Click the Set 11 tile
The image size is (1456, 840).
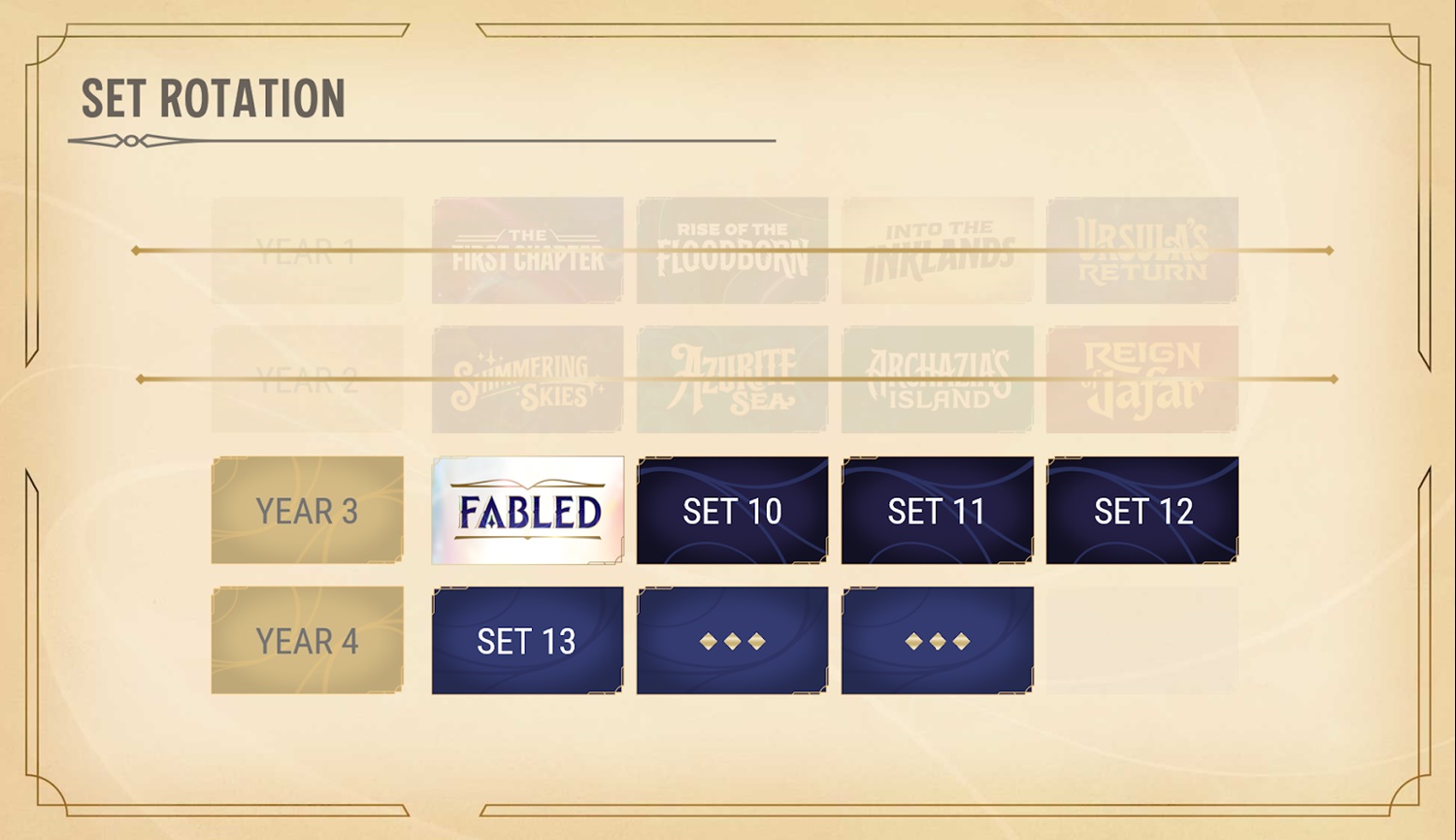(x=937, y=511)
